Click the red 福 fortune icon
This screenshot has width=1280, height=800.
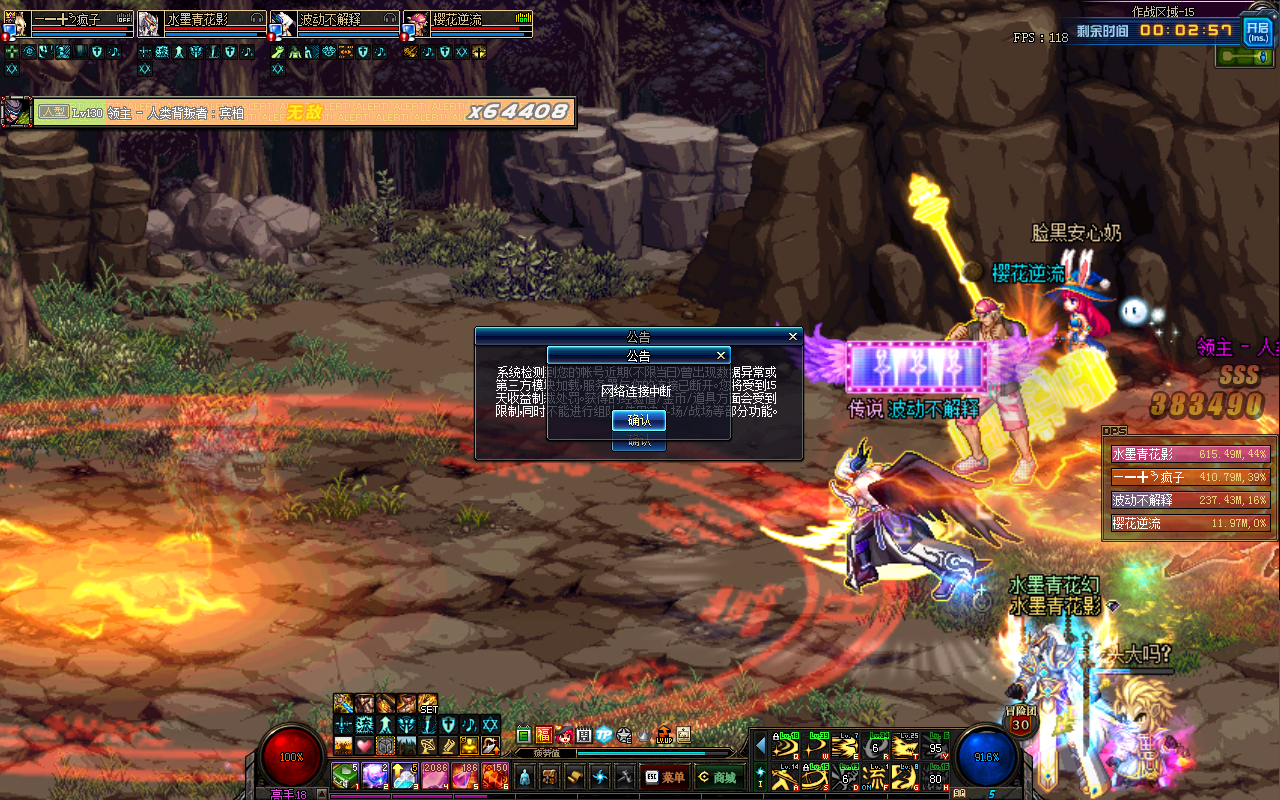coord(544,736)
